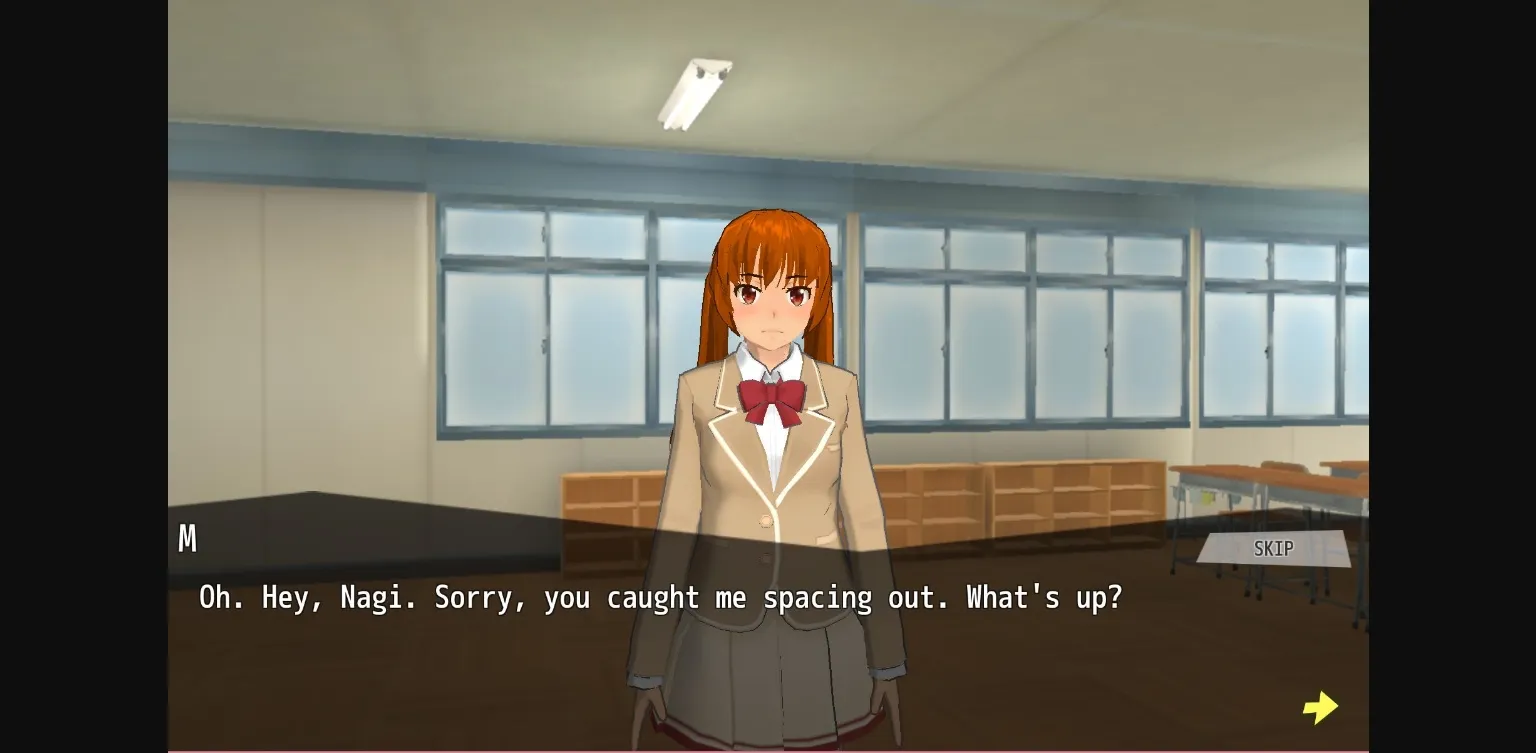Select the speaker name label 'M'
Image resolution: width=1536 pixels, height=753 pixels.
click(x=187, y=539)
